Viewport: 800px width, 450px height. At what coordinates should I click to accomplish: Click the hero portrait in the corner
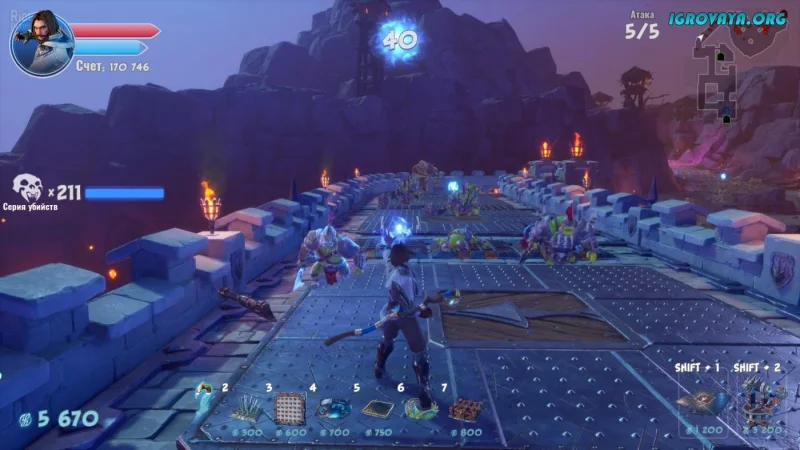click(41, 43)
